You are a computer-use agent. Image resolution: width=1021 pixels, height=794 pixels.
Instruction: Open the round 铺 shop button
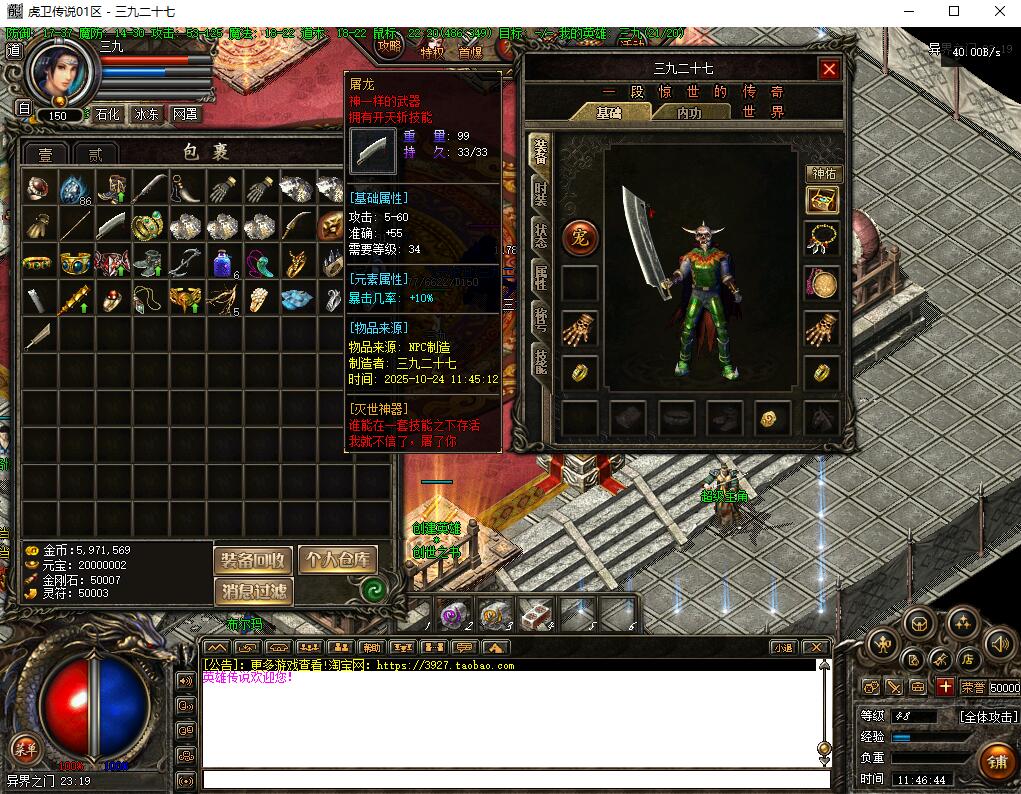pos(996,762)
